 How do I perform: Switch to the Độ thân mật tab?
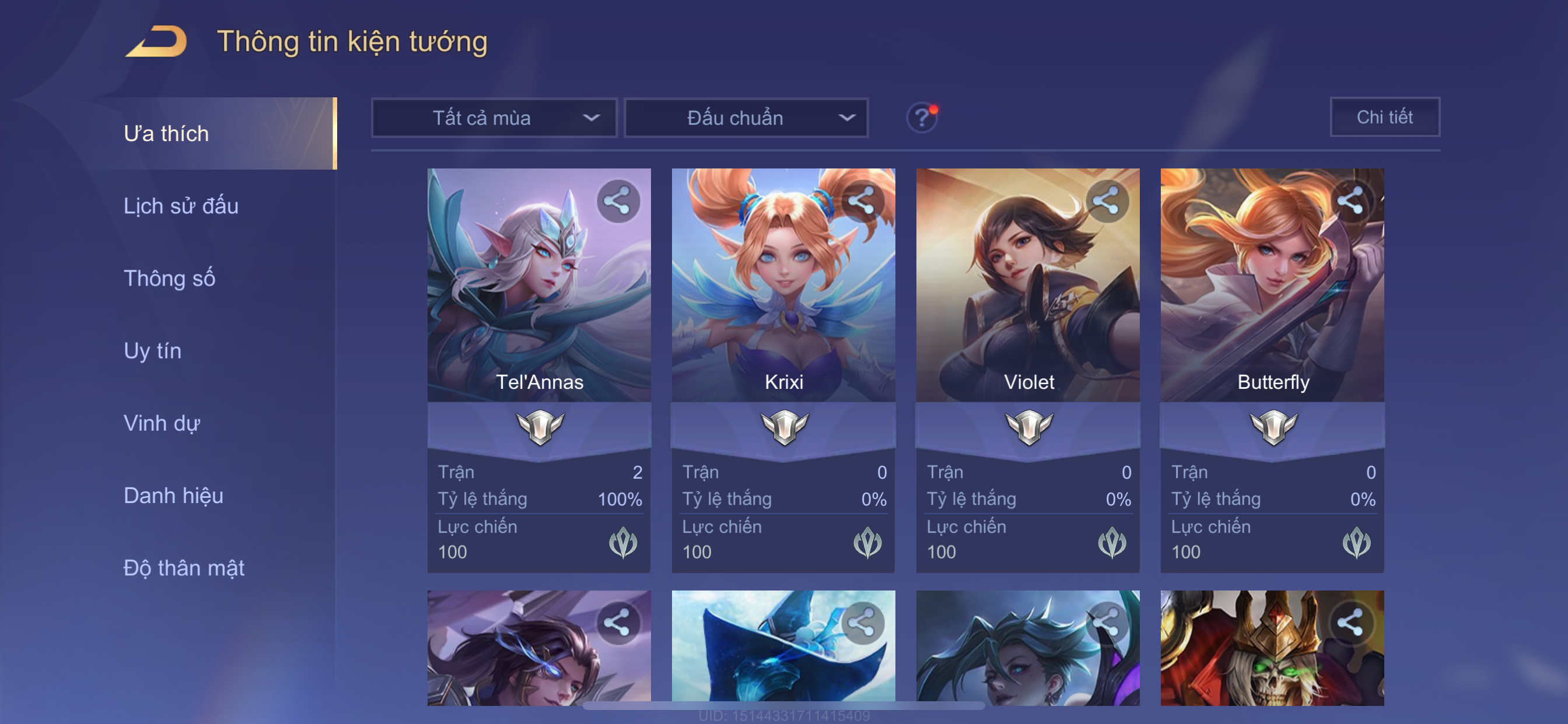184,568
